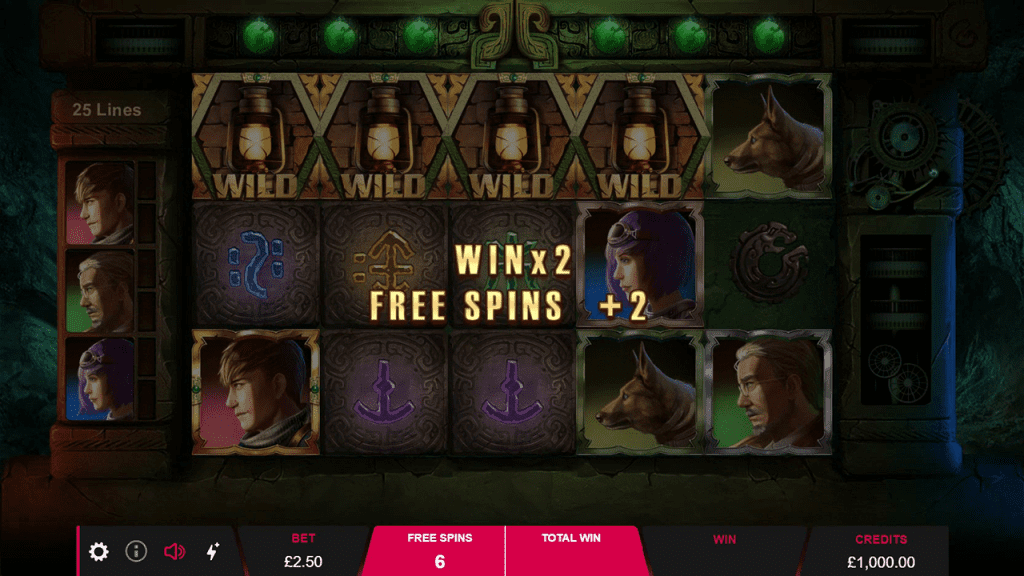Image resolution: width=1024 pixels, height=576 pixels.
Task: Open the bet amount panel
Action: (x=303, y=551)
